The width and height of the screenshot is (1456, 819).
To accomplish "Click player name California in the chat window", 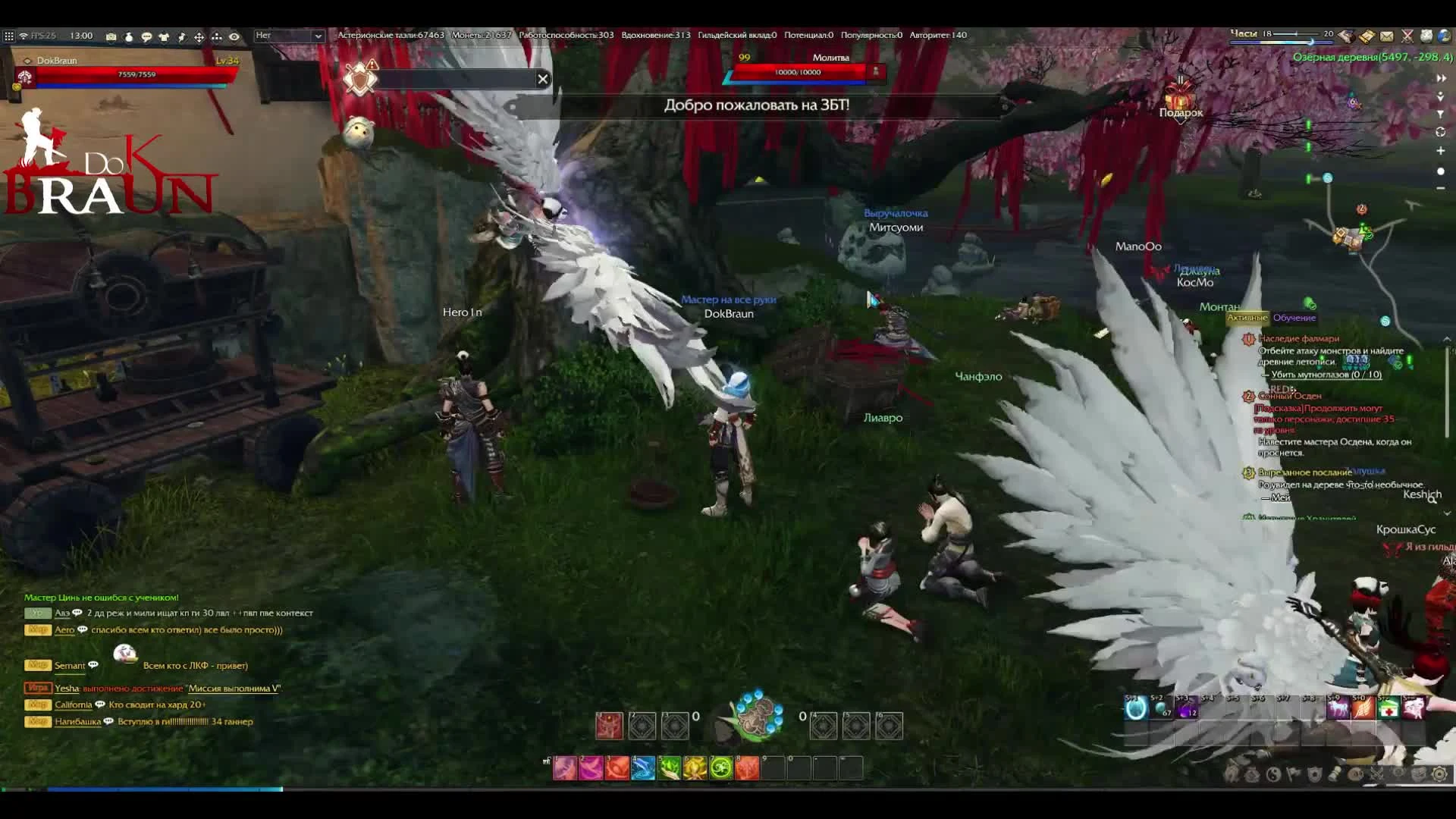I will point(75,704).
